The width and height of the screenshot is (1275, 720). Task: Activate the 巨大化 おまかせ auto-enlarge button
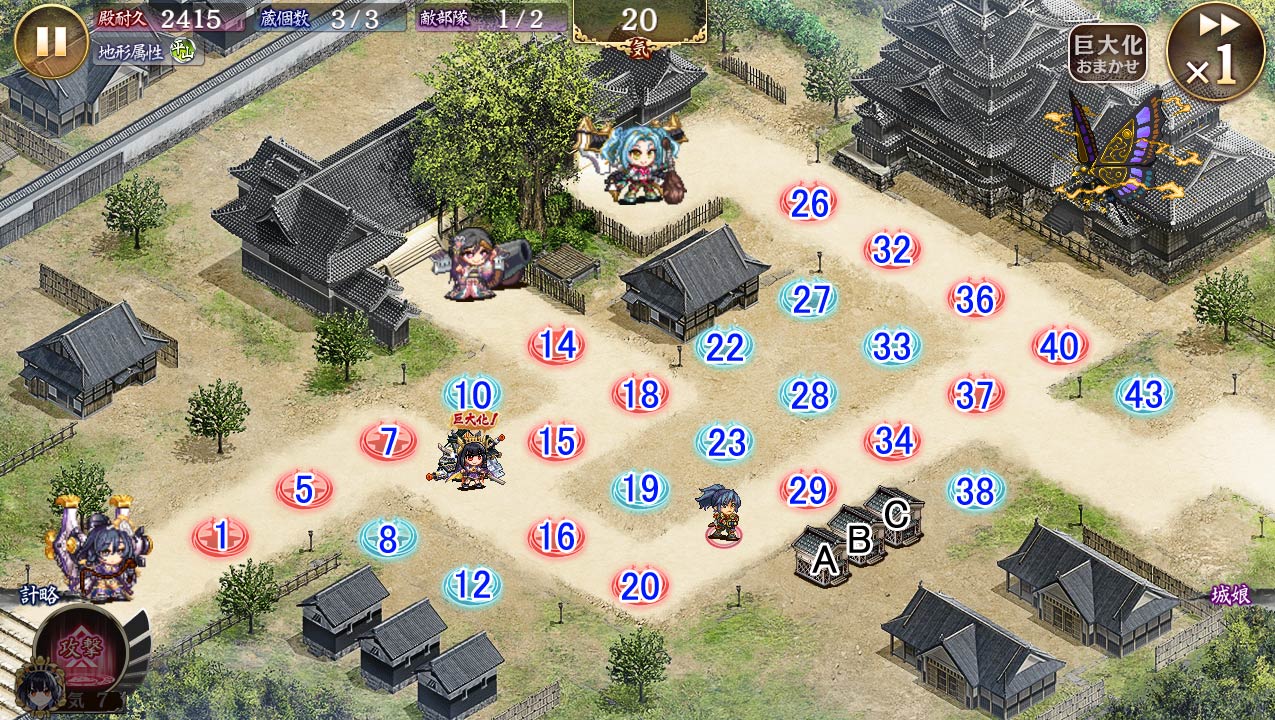[1107, 53]
